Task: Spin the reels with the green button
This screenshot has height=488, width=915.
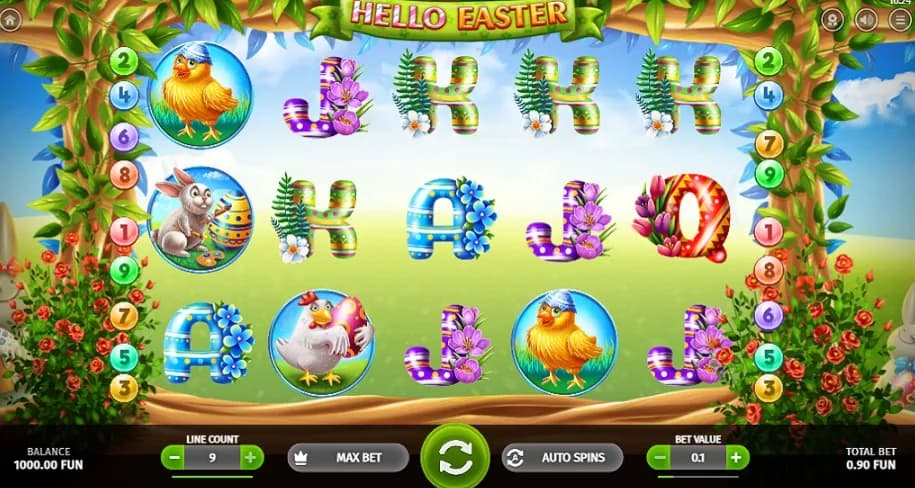Action: [454, 458]
